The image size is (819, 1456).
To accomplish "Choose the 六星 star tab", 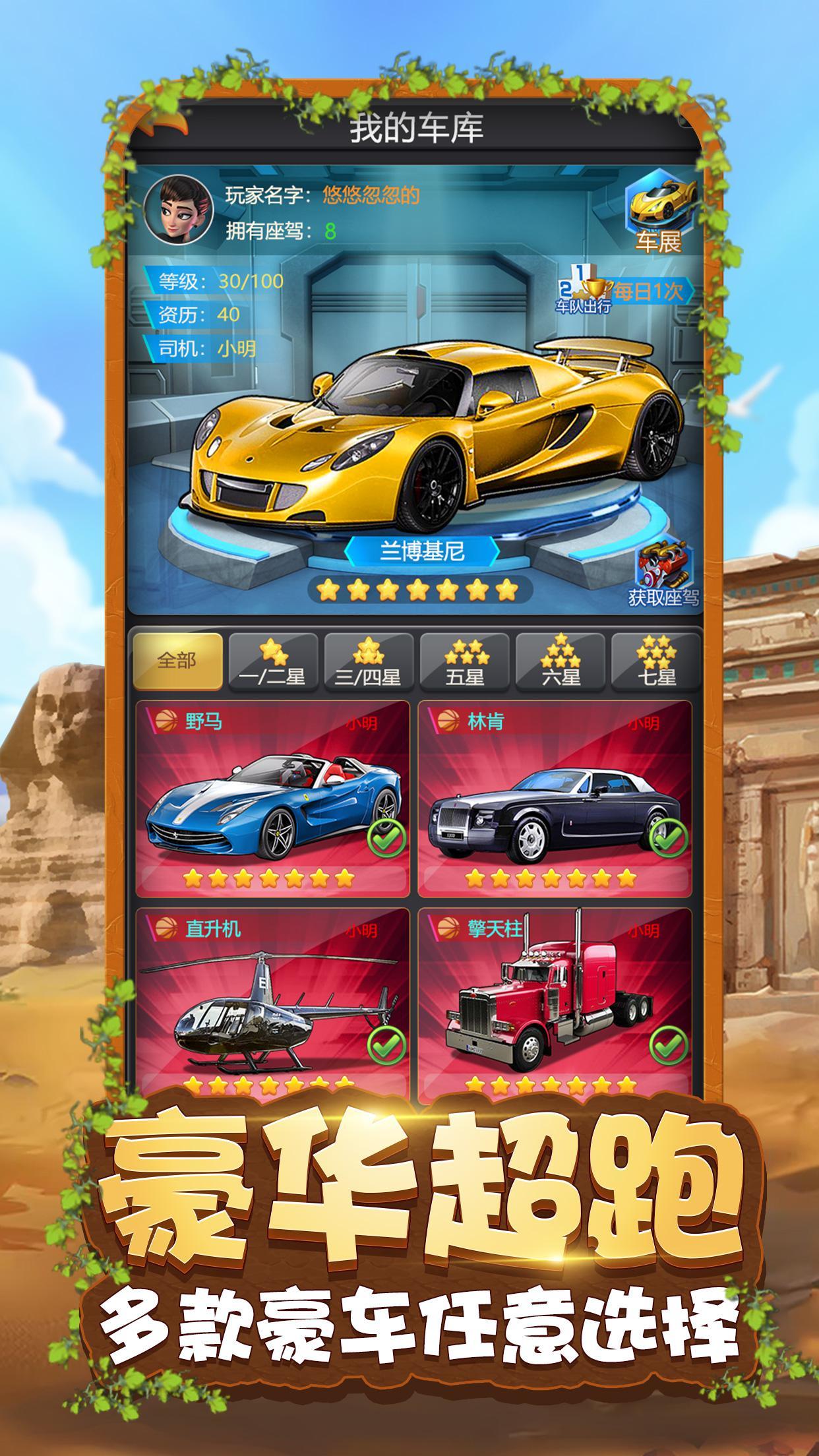I will point(560,662).
